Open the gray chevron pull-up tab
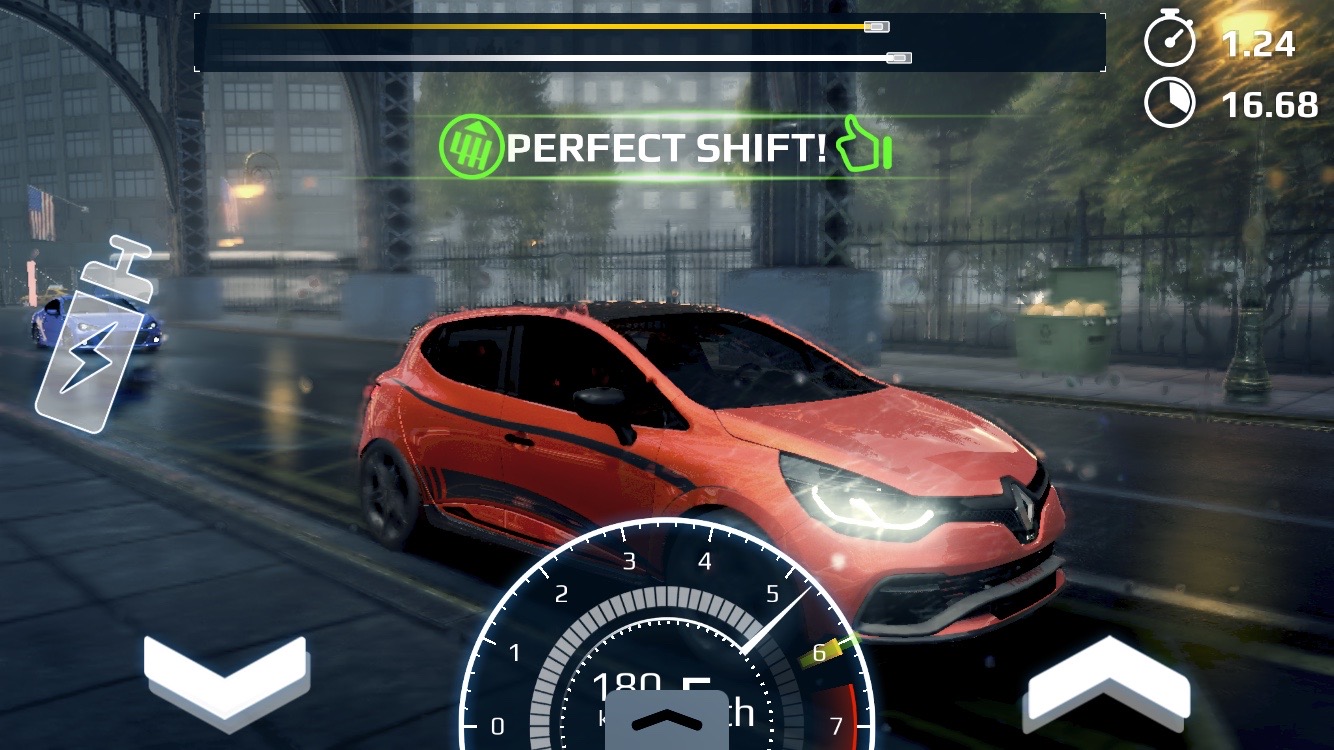This screenshot has height=750, width=1334. click(x=667, y=720)
